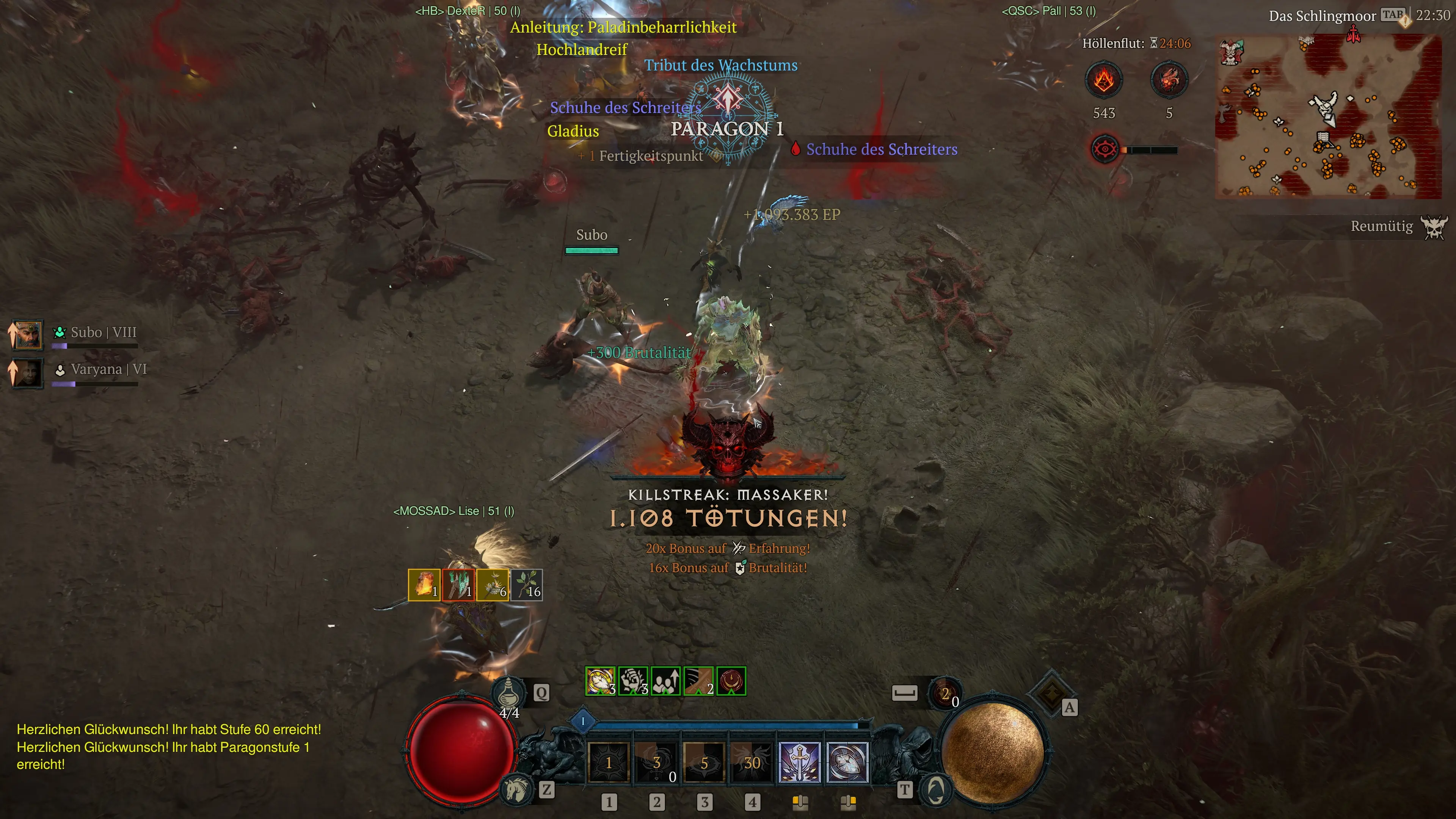The image size is (1456, 819).
Task: Pick up Anleitung: Paladinbeharrlichkeit label
Action: (x=623, y=27)
